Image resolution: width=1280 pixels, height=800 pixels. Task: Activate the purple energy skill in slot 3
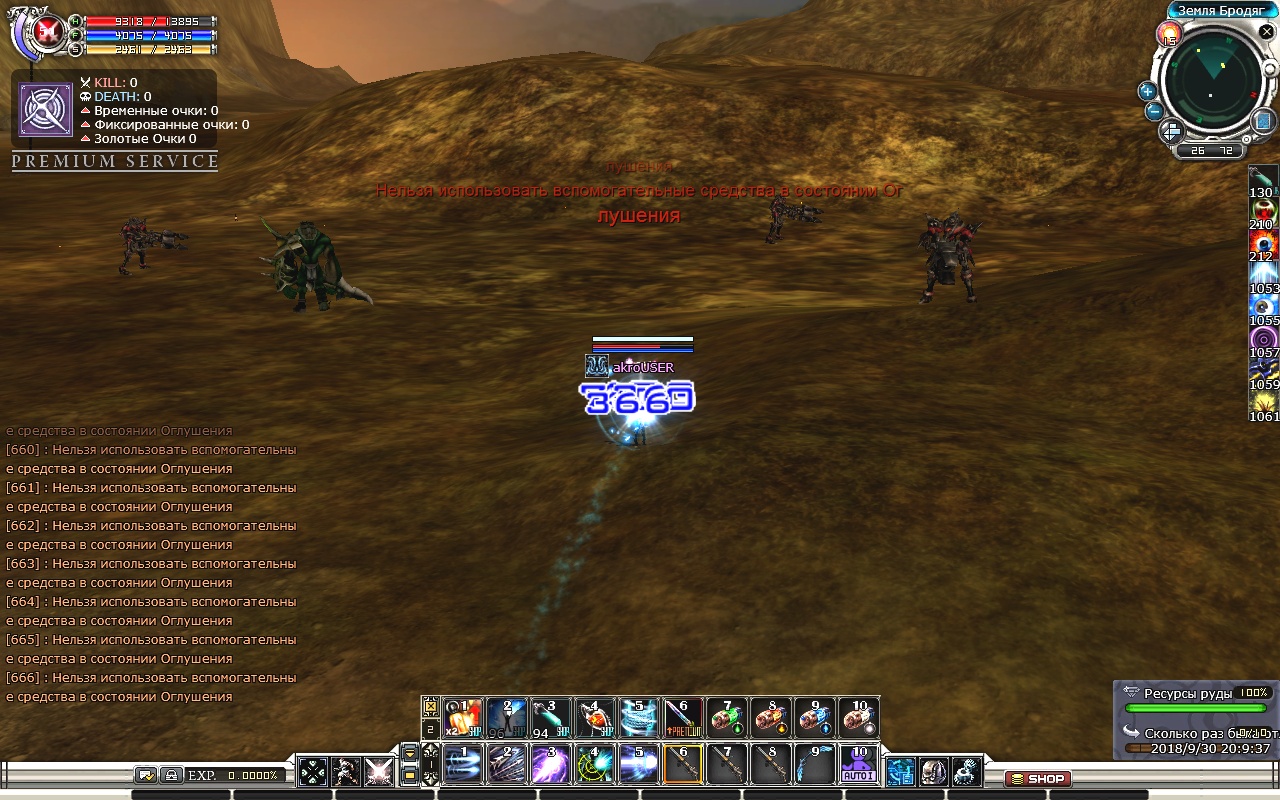coord(550,764)
